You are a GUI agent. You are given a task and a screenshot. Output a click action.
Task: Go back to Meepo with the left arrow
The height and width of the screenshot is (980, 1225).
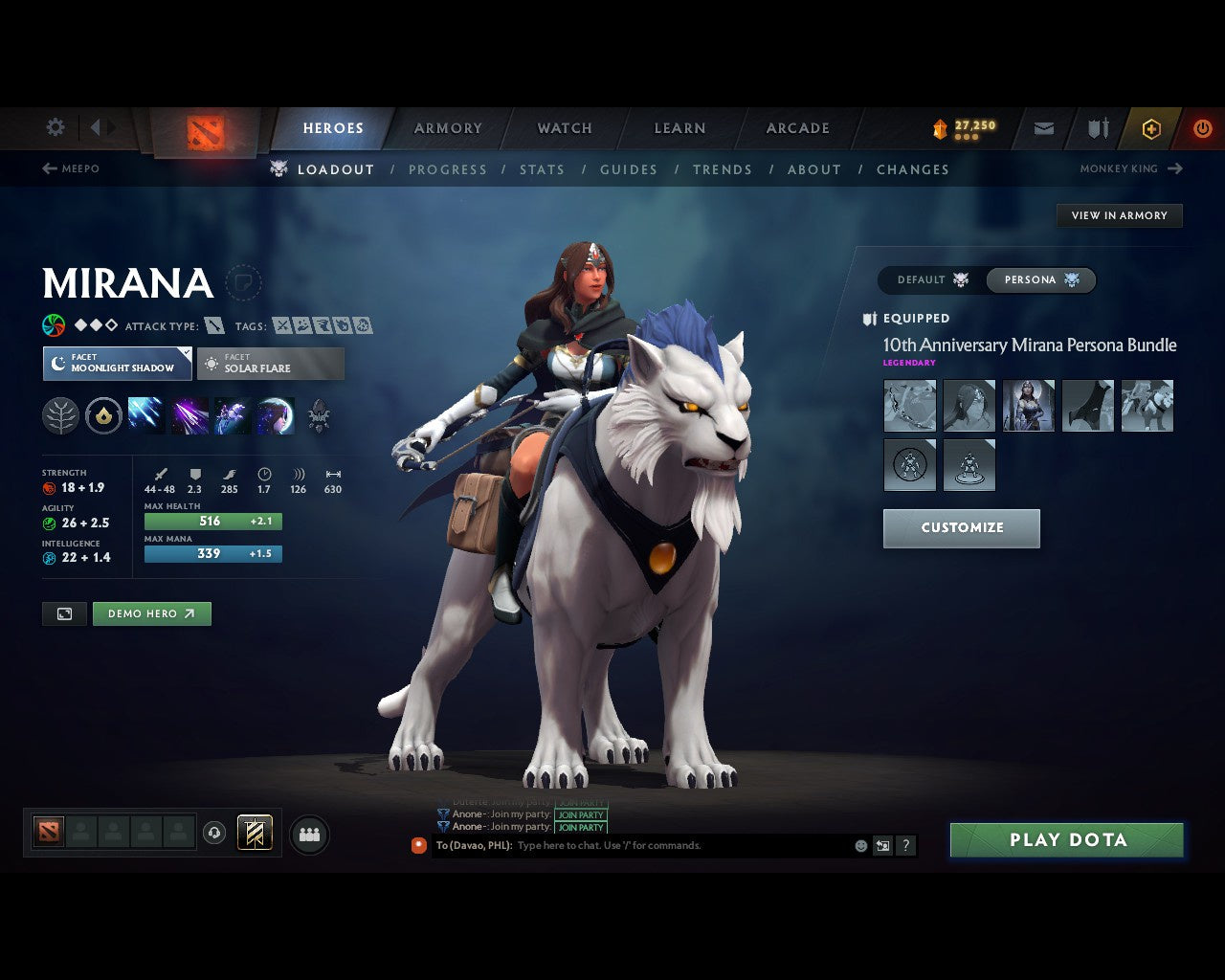(x=48, y=168)
